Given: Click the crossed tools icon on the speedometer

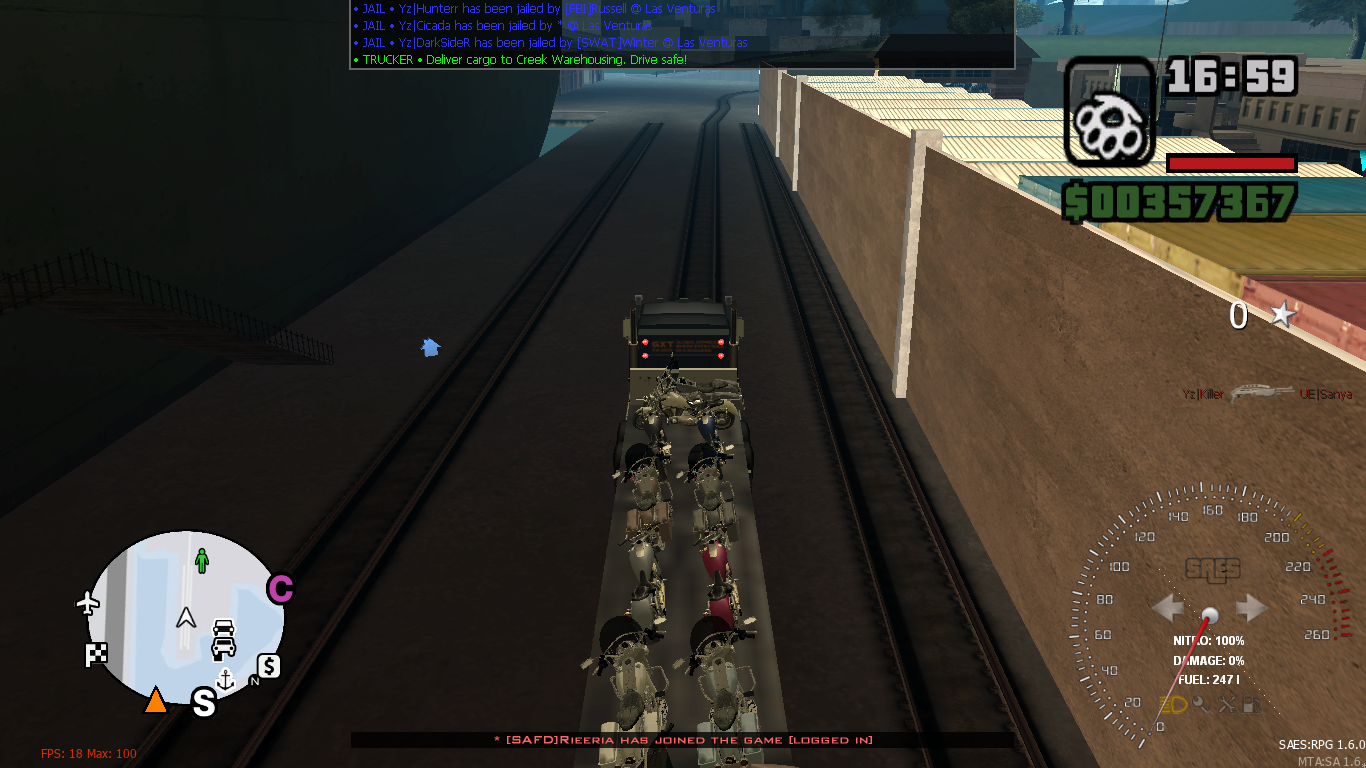Looking at the screenshot, I should 1229,705.
